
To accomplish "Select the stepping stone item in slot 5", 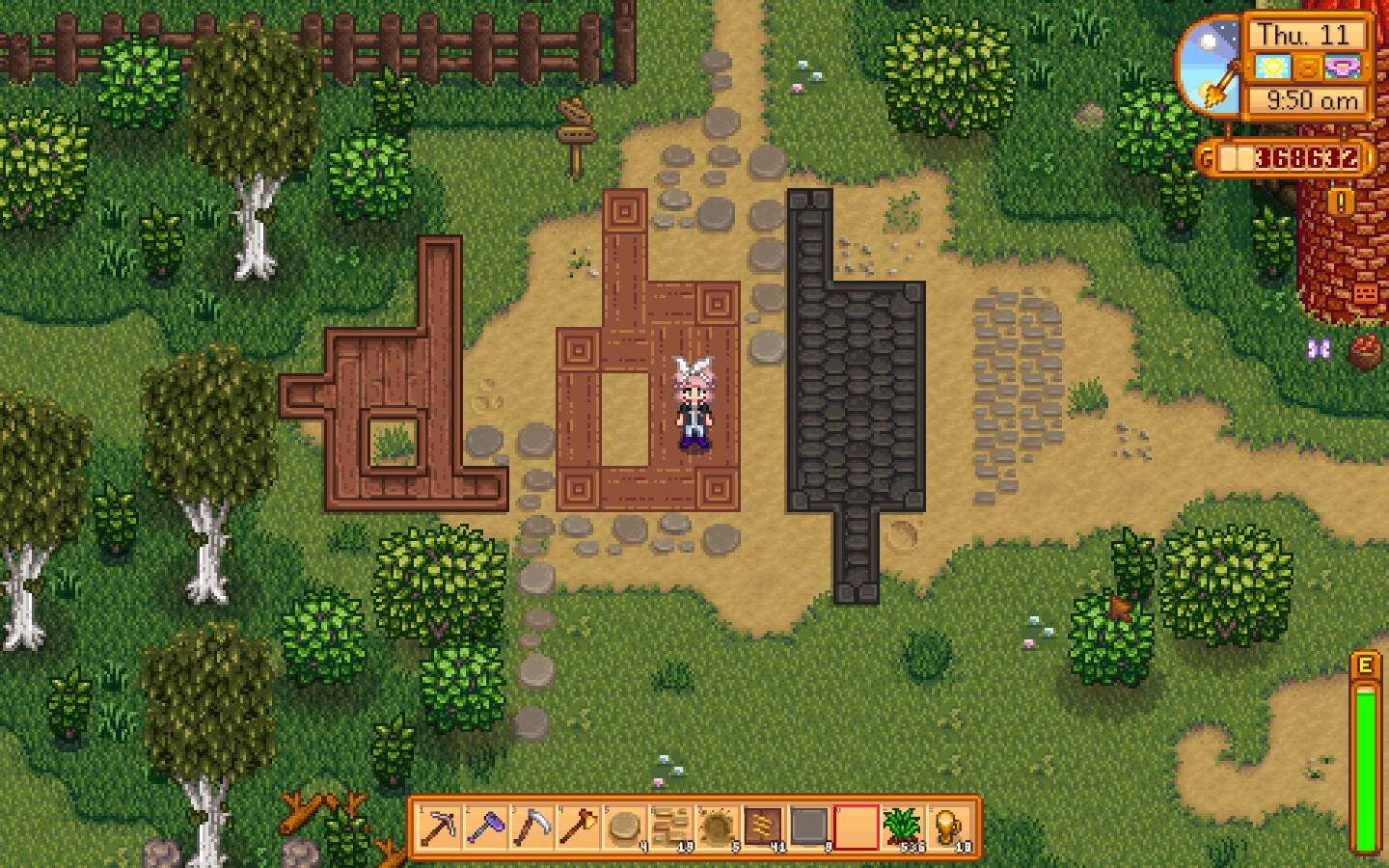I will (x=627, y=829).
